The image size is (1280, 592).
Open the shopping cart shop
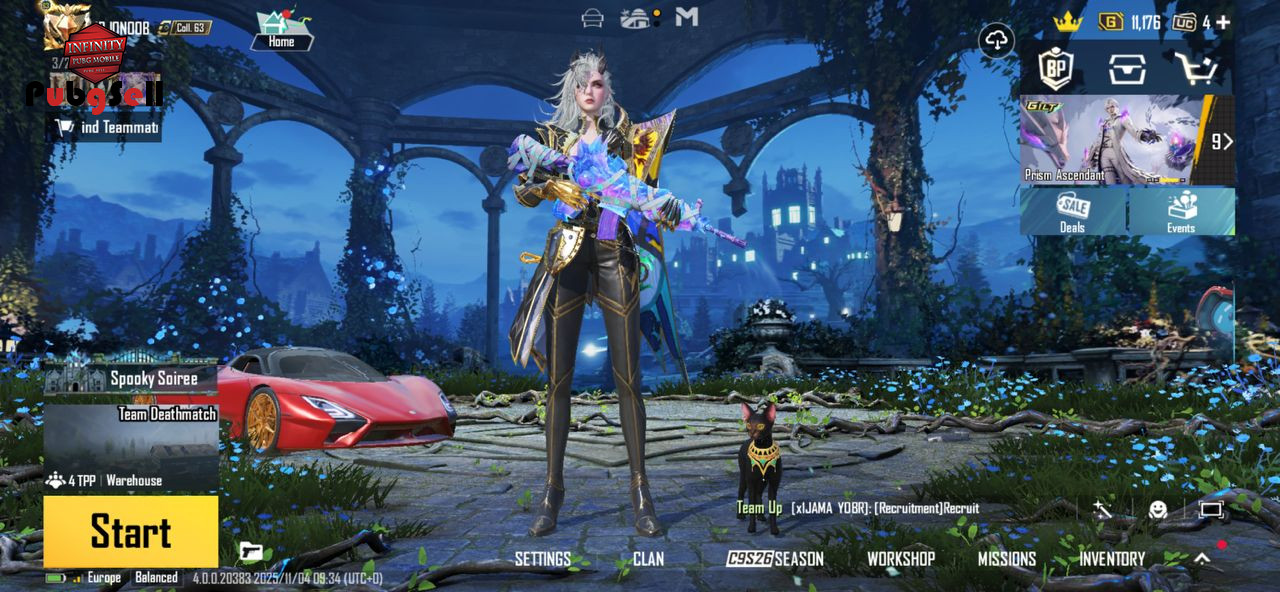(1196, 69)
